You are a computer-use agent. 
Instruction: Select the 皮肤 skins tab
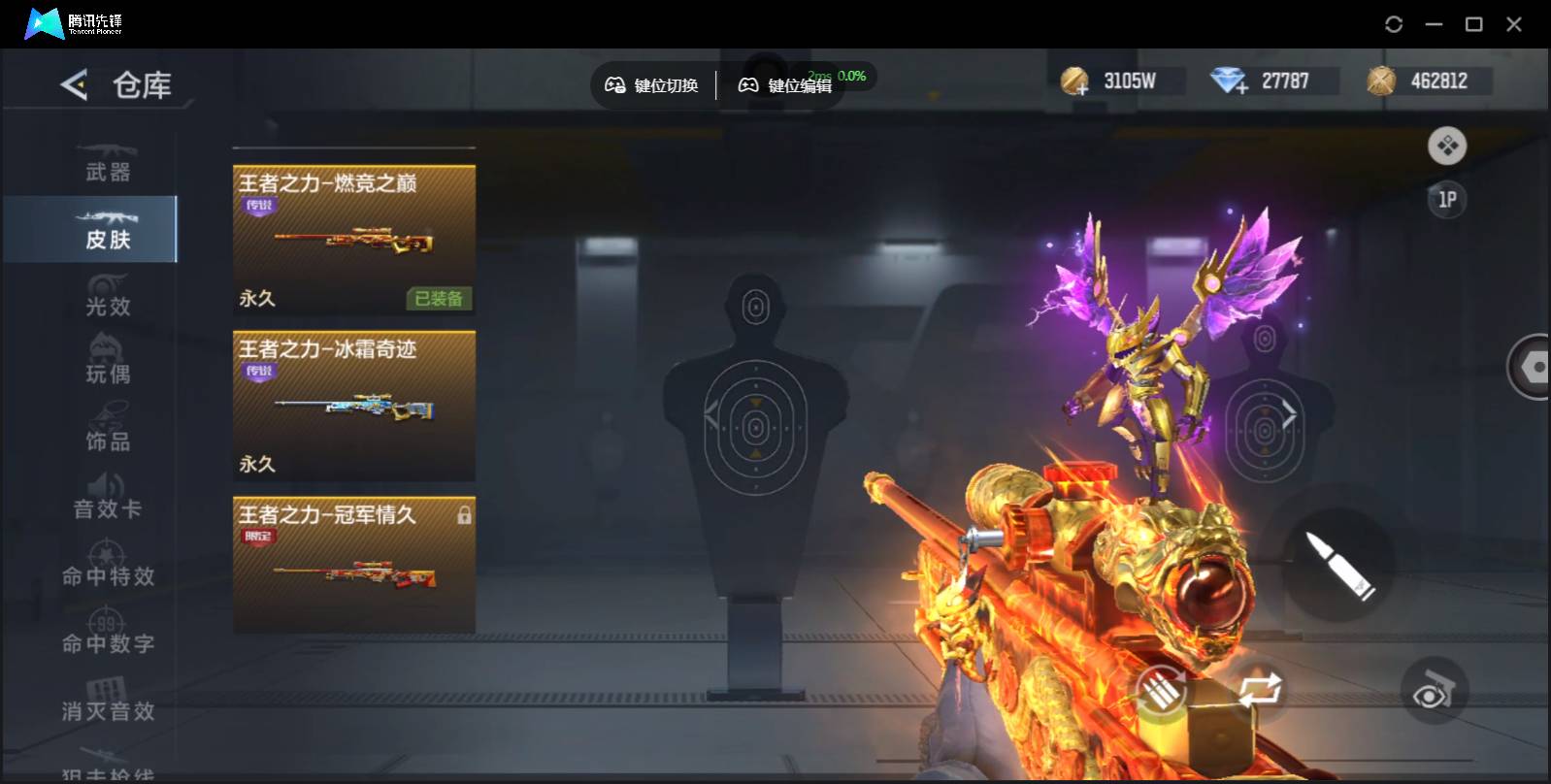[107, 230]
